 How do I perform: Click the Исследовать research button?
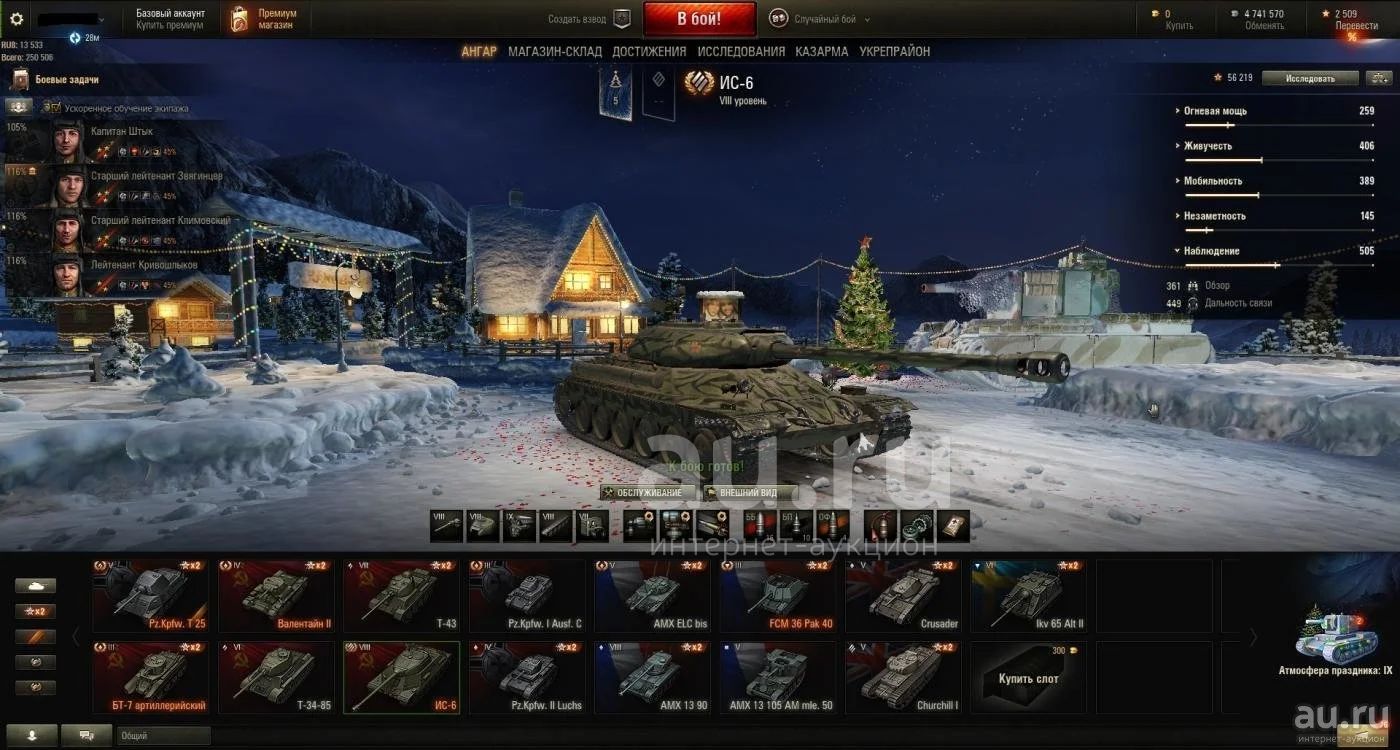pos(1310,78)
